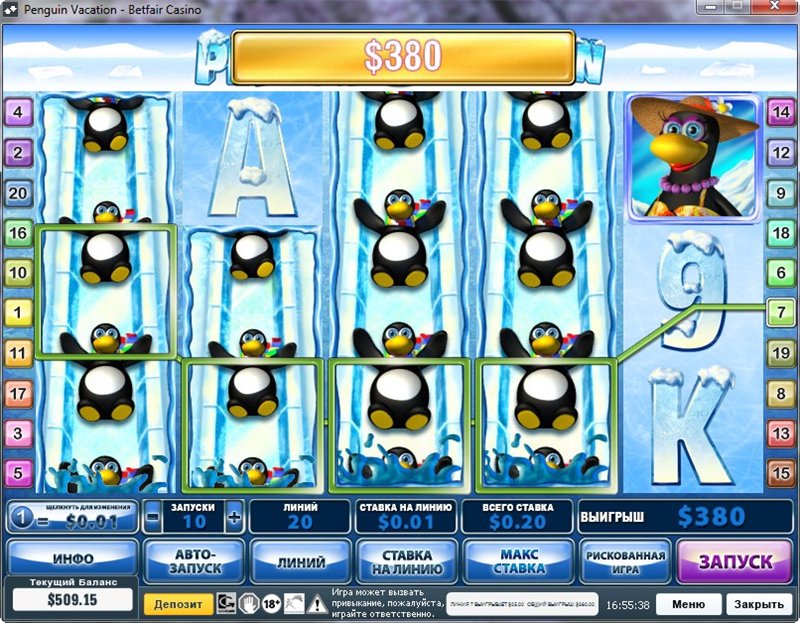Click the 18+ responsible gaming icon
The height and width of the screenshot is (623, 800).
click(272, 603)
